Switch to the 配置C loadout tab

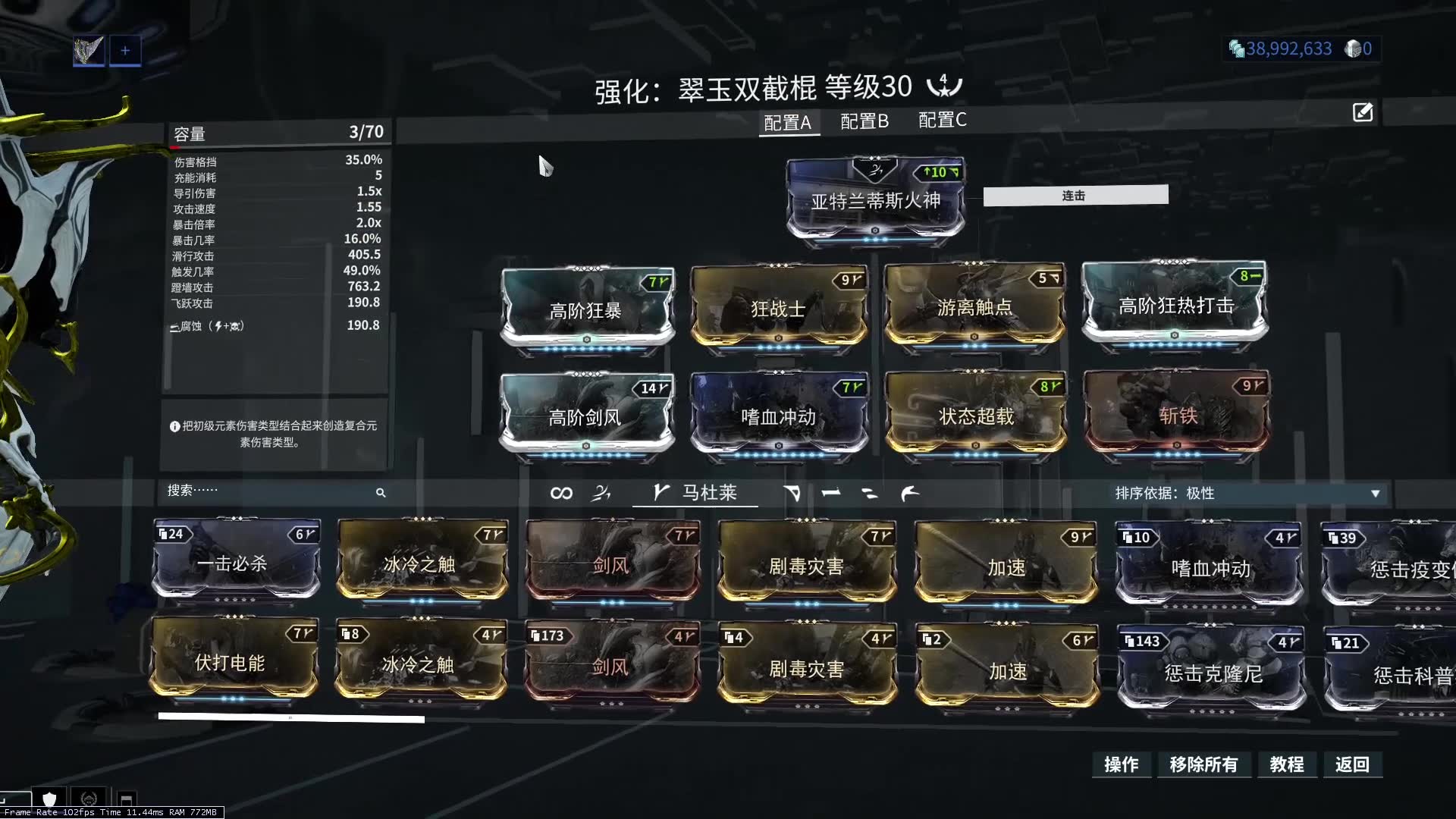tap(942, 121)
